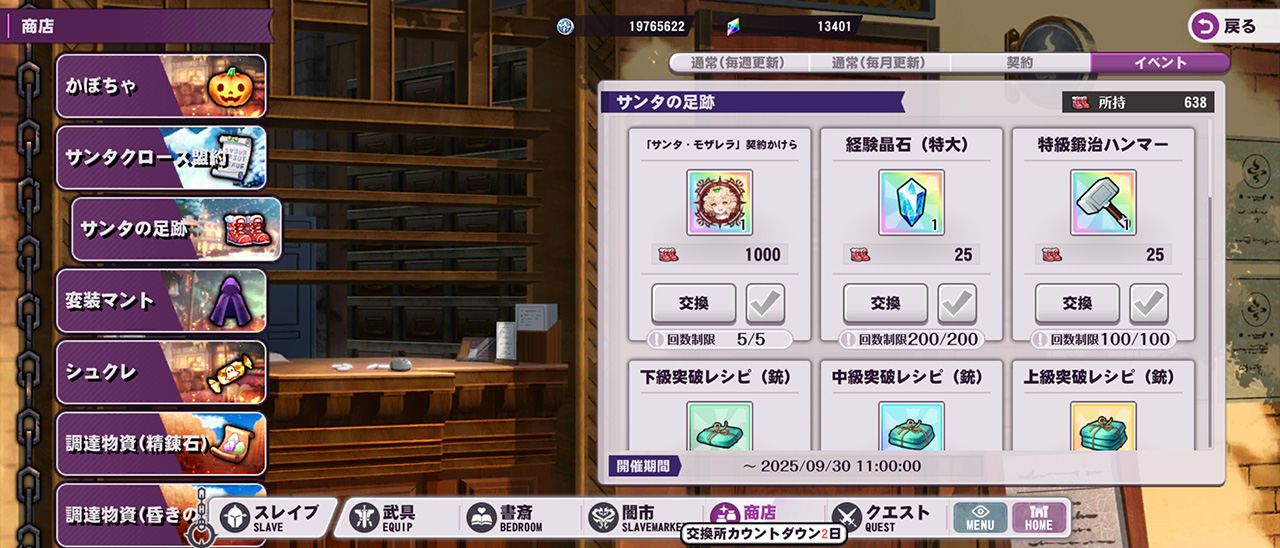Tick the checkbox for 特級鍛治ハンマー
Image resolution: width=1280 pixels, height=548 pixels.
pyautogui.click(x=1149, y=303)
